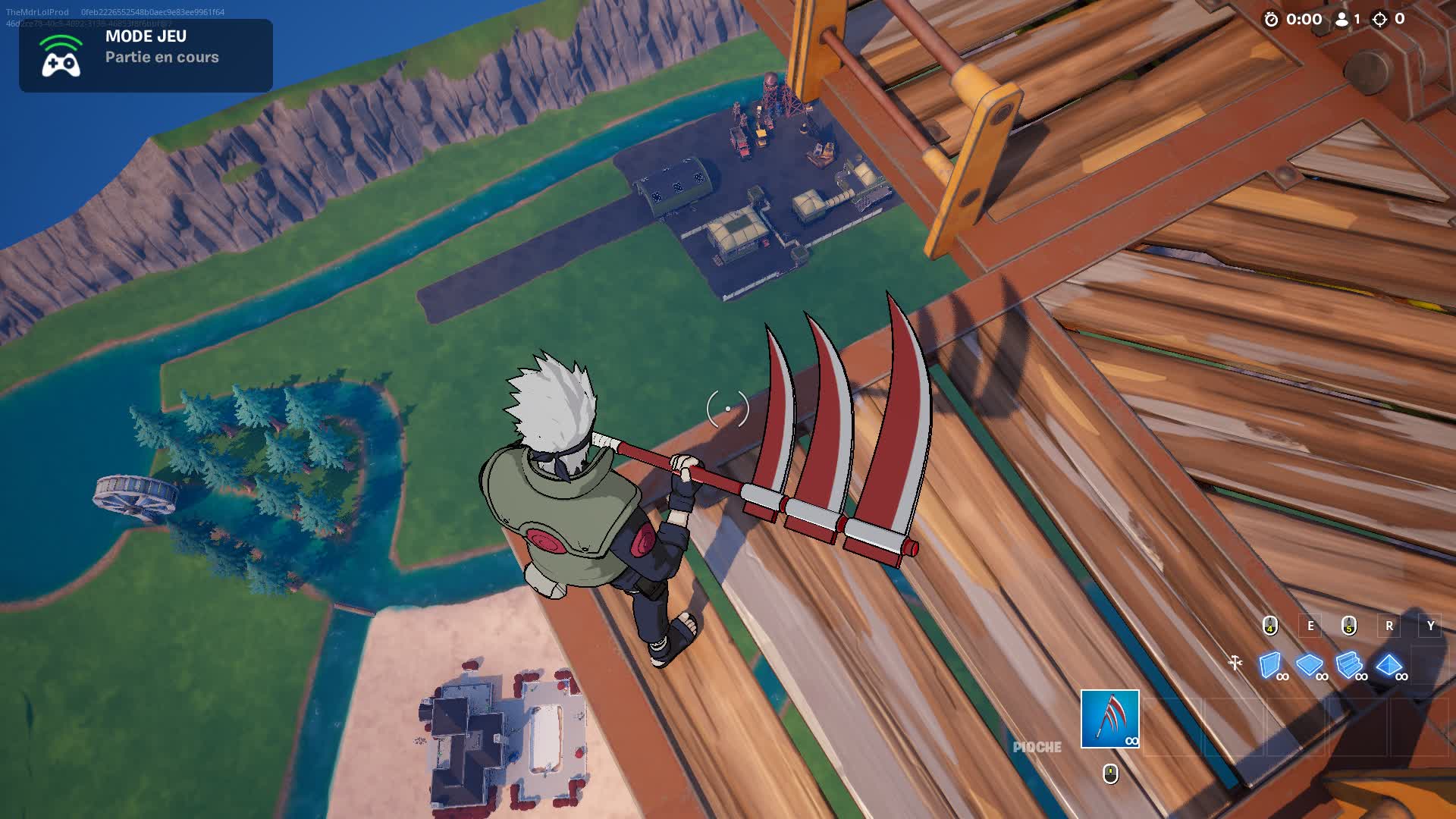Select the floor build piece icon
Viewport: 1456px width, 819px height.
1308,663
